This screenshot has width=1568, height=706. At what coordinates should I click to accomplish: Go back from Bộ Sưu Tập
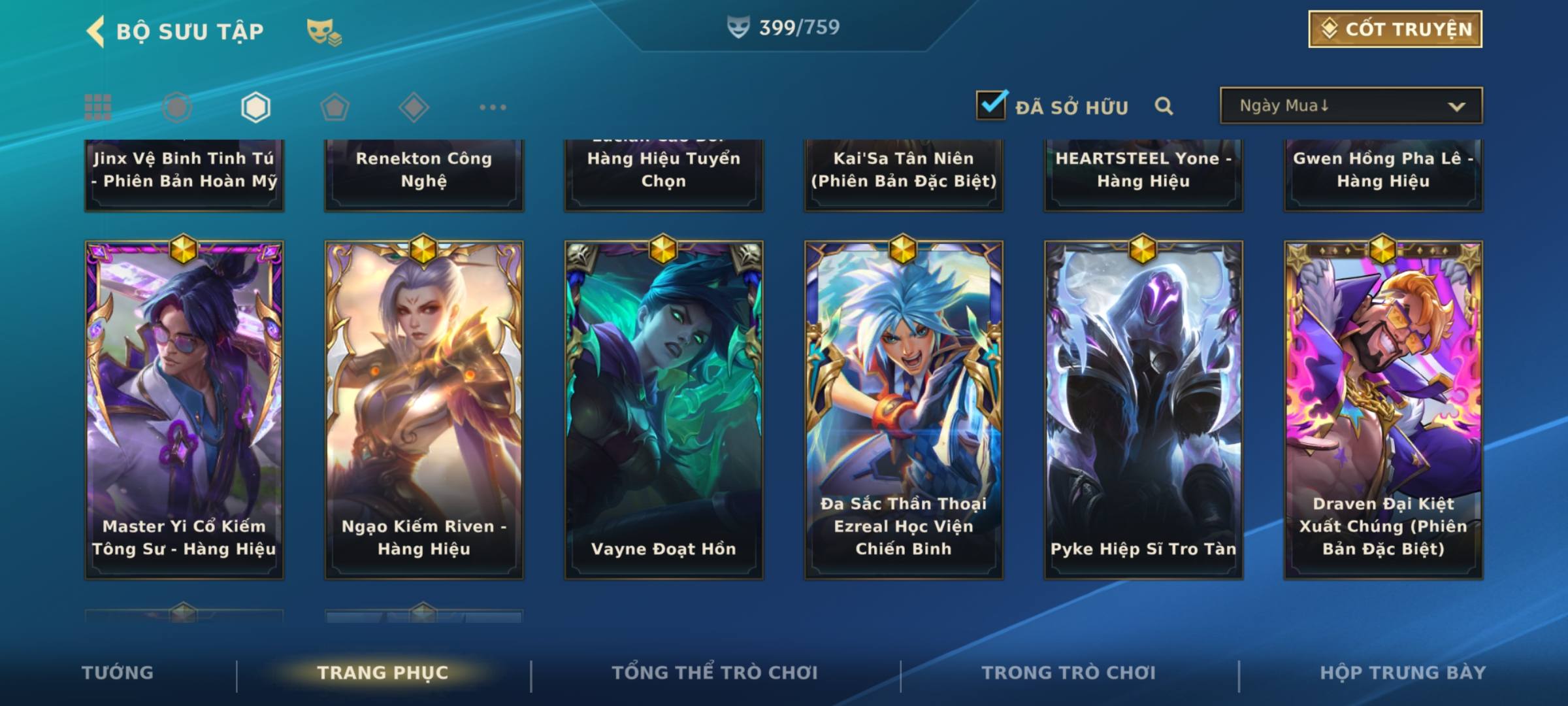coord(97,31)
